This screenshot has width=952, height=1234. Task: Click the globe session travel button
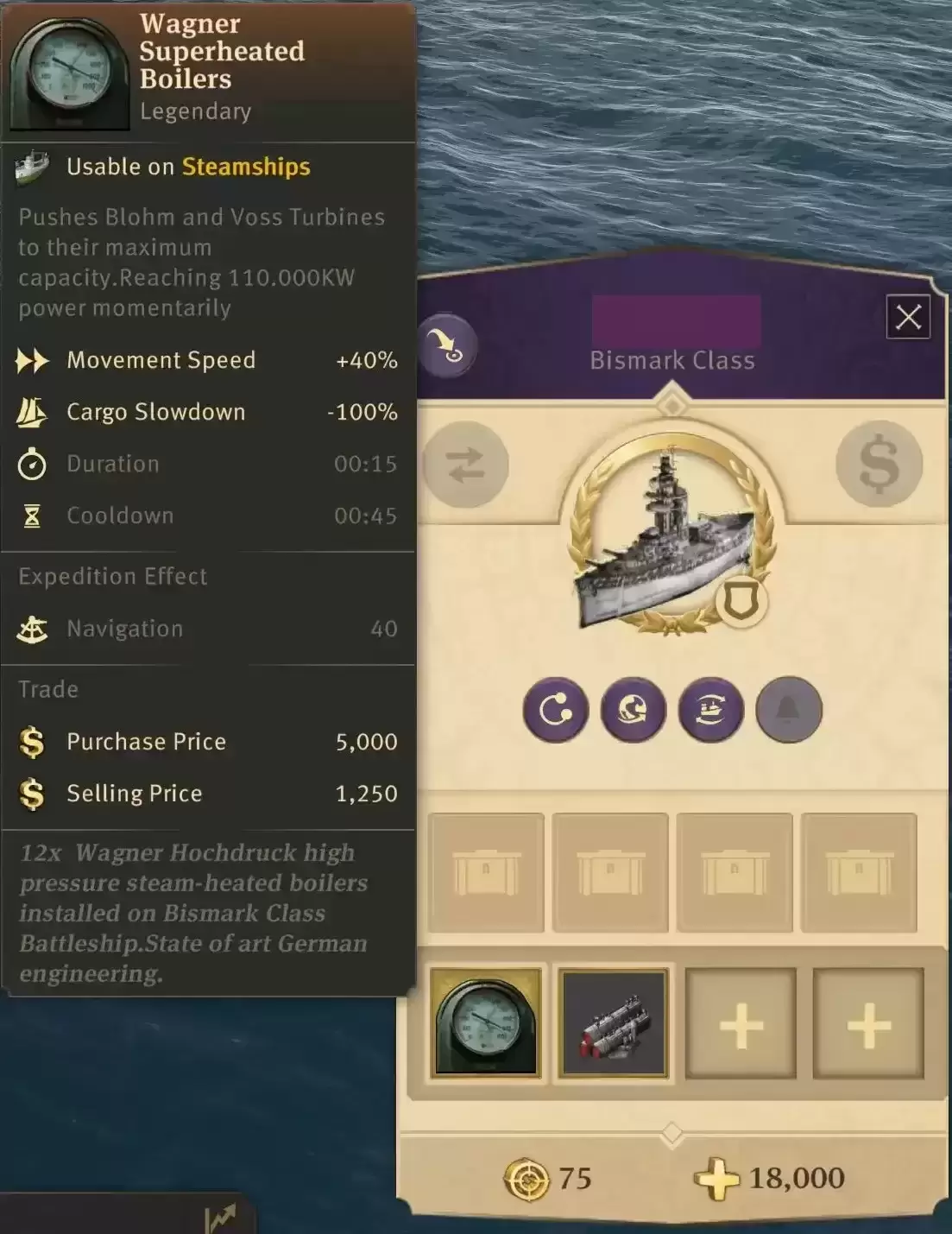point(633,710)
